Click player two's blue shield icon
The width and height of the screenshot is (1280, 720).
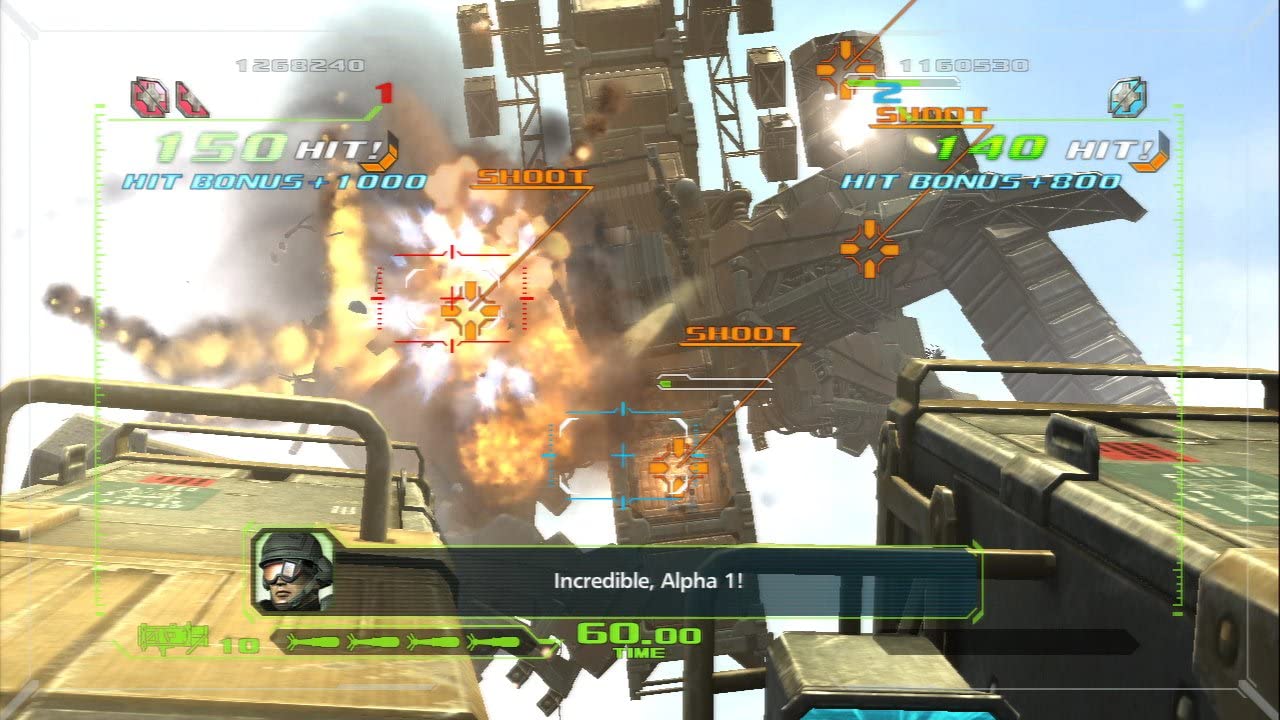pos(1127,97)
